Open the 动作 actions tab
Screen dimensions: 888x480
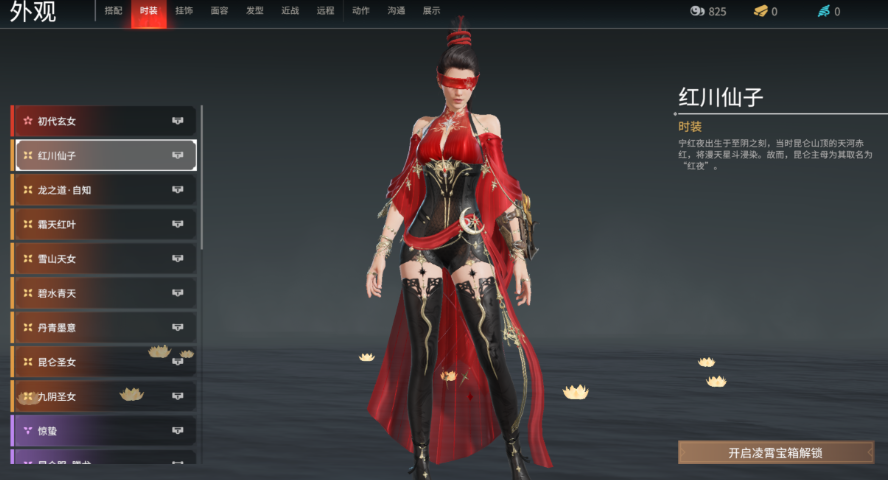(361, 11)
